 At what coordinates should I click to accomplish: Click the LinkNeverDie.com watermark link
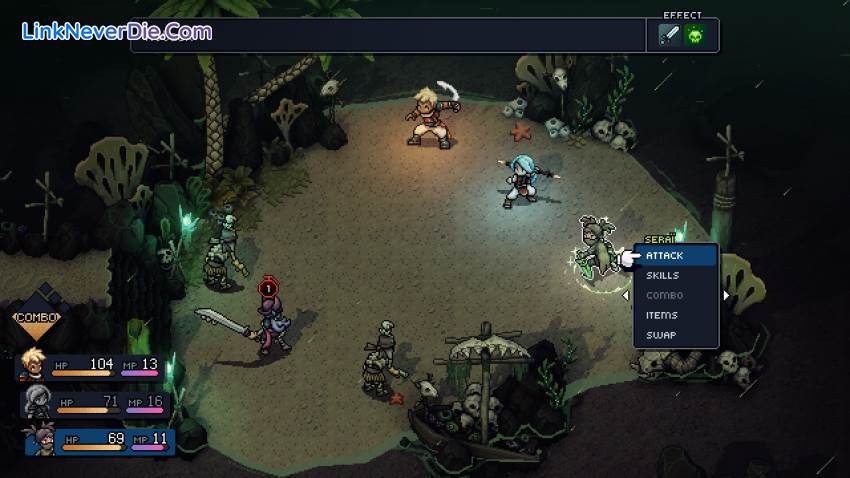(x=117, y=32)
